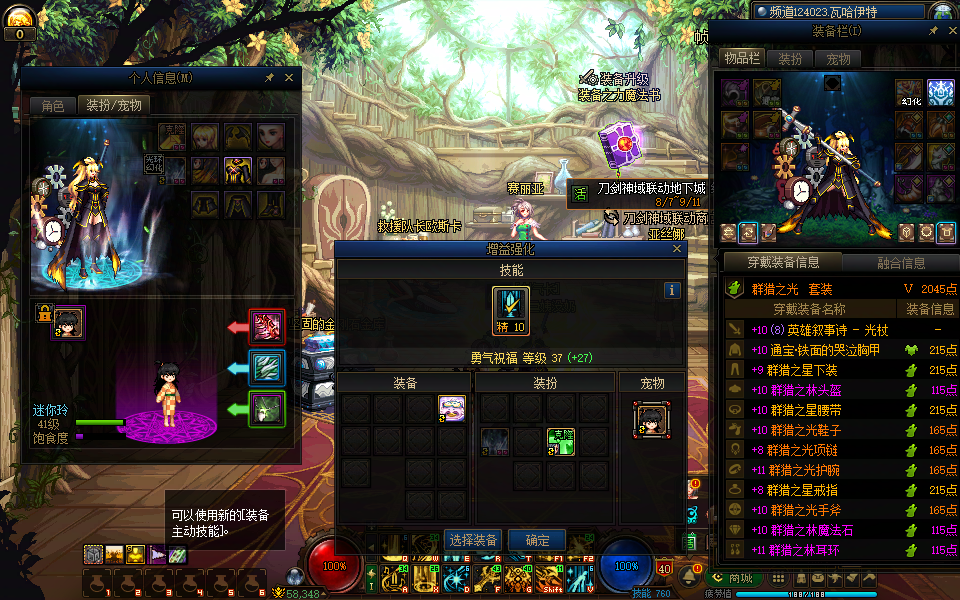Close the 个人信息 window
The image size is (960, 600).
pyautogui.click(x=289, y=77)
